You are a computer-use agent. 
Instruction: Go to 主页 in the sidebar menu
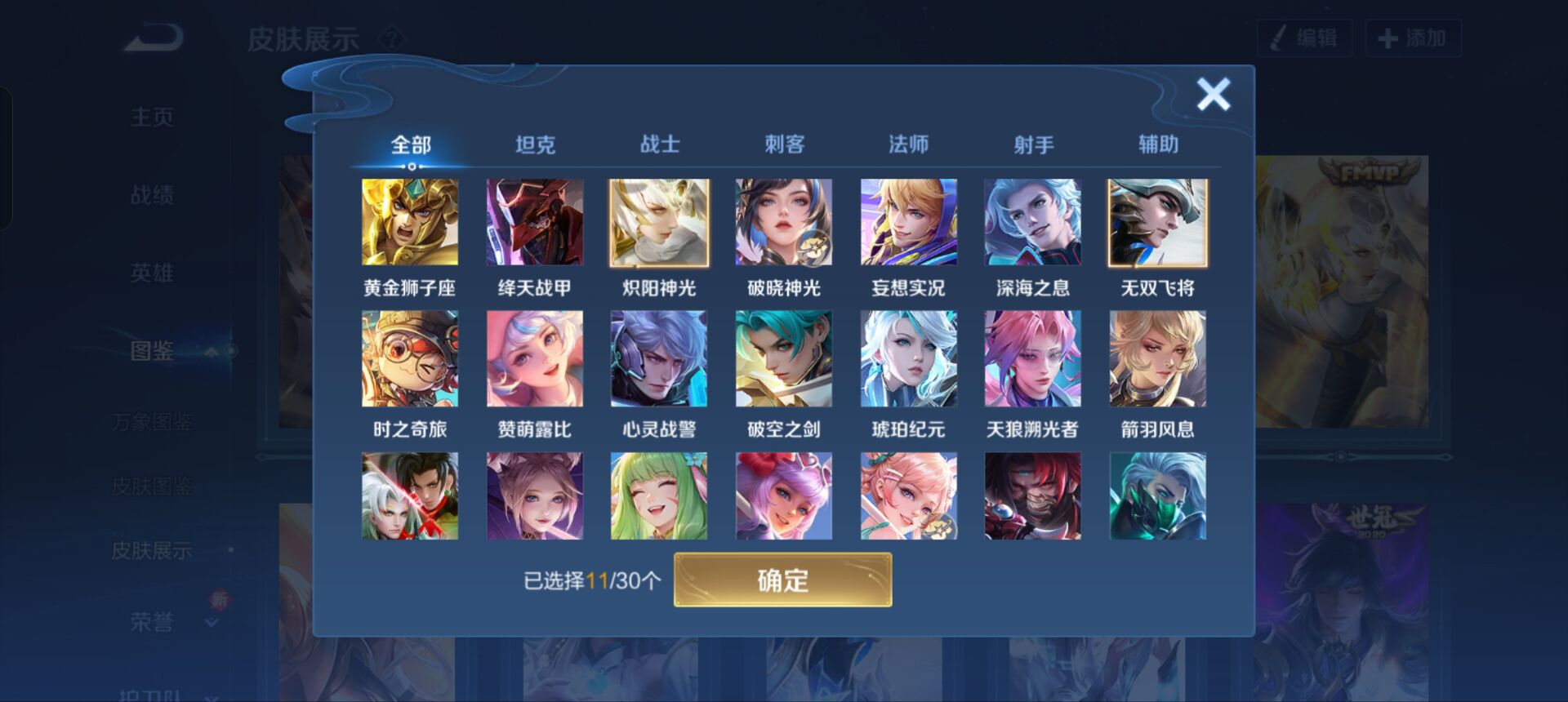(152, 117)
